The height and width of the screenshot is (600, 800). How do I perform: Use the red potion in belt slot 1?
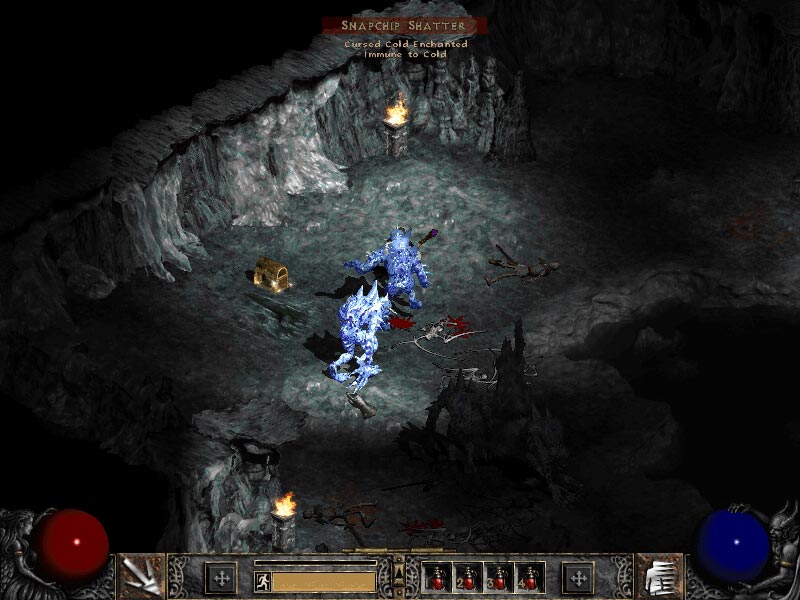438,578
